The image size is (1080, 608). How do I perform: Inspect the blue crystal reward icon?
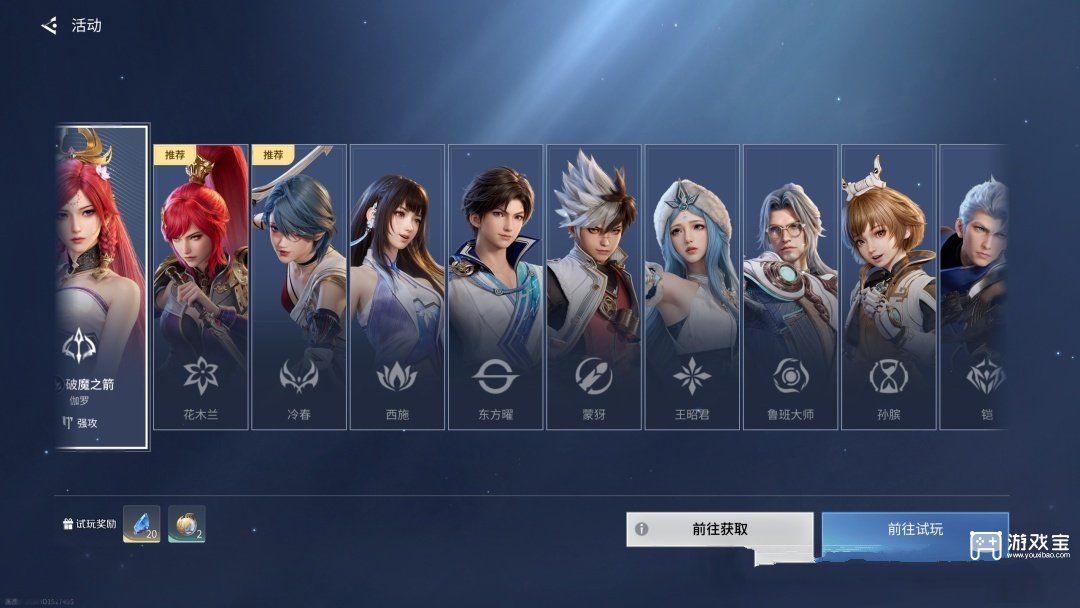141,524
